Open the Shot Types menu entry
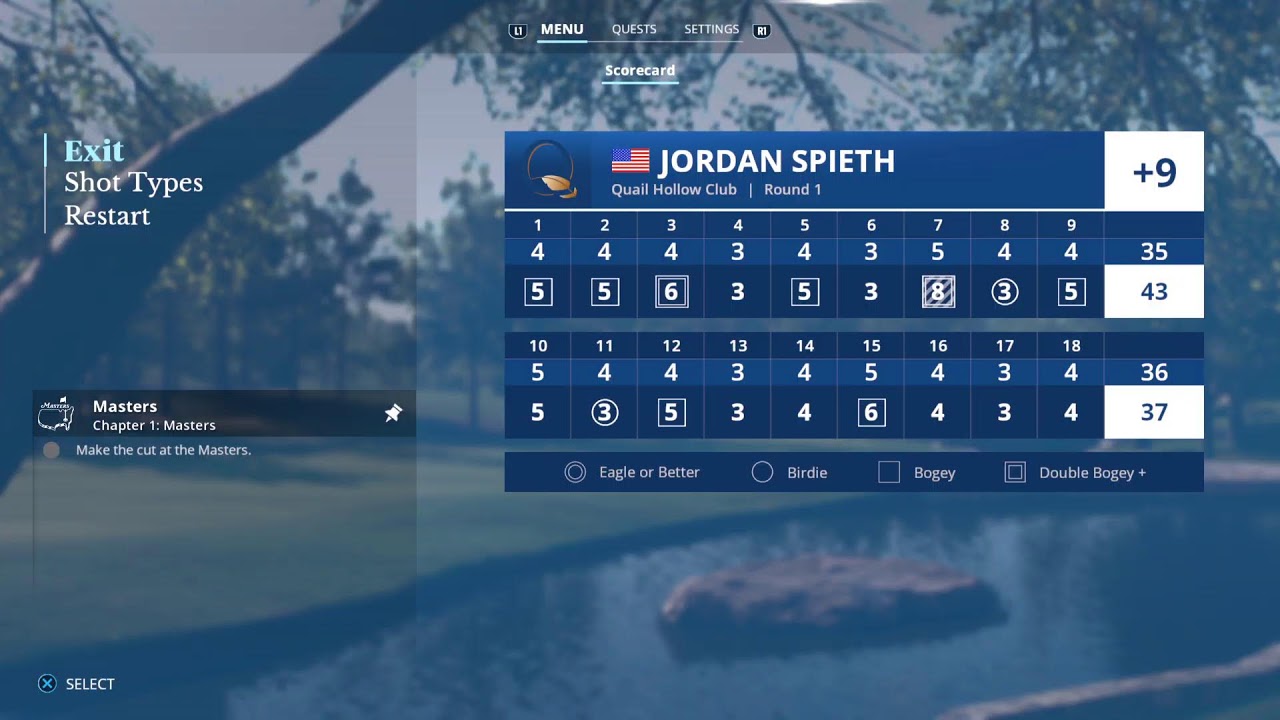Screen dimensions: 1280x720 [x=133, y=183]
